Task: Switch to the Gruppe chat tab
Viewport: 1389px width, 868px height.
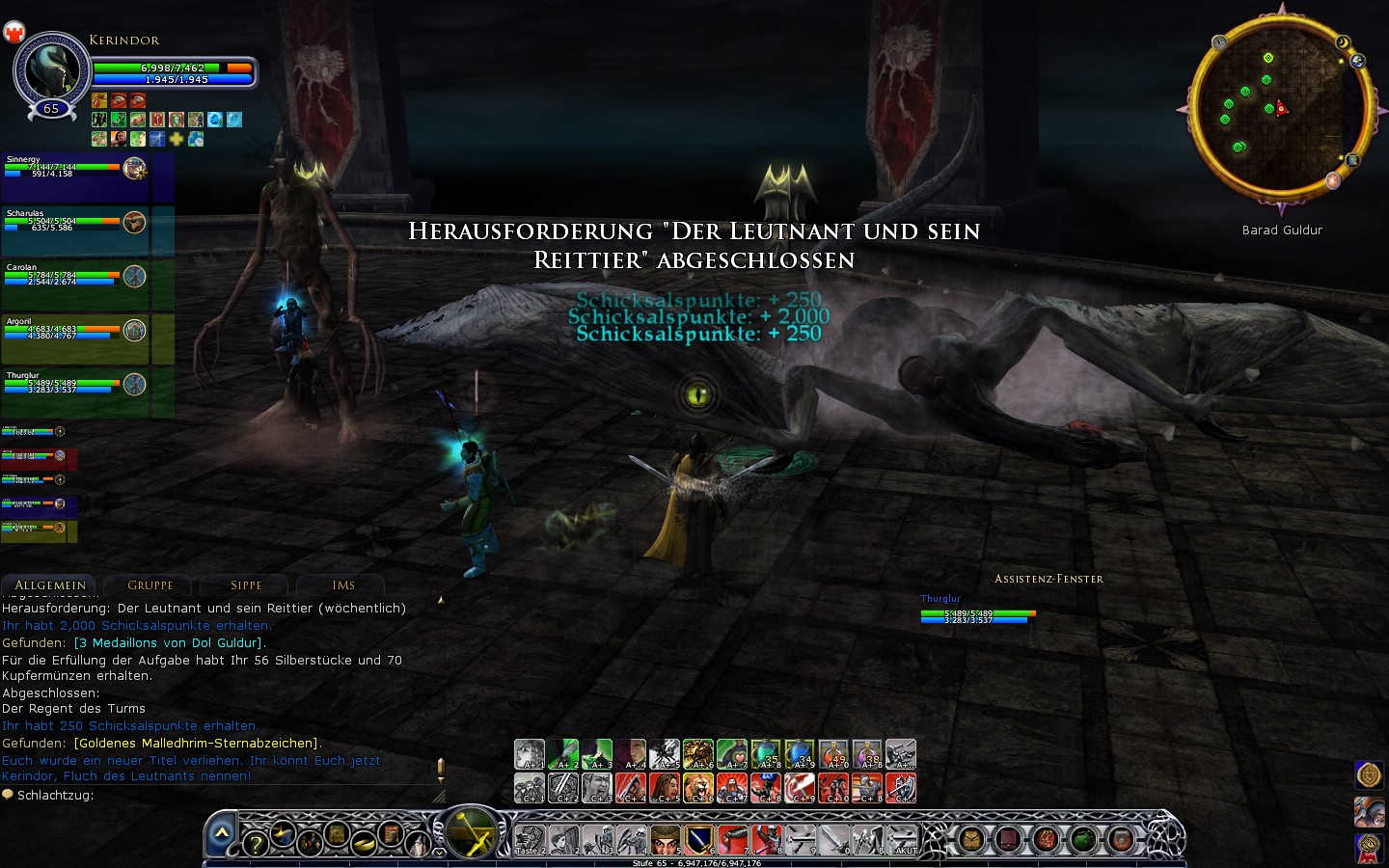Action: 150,585
